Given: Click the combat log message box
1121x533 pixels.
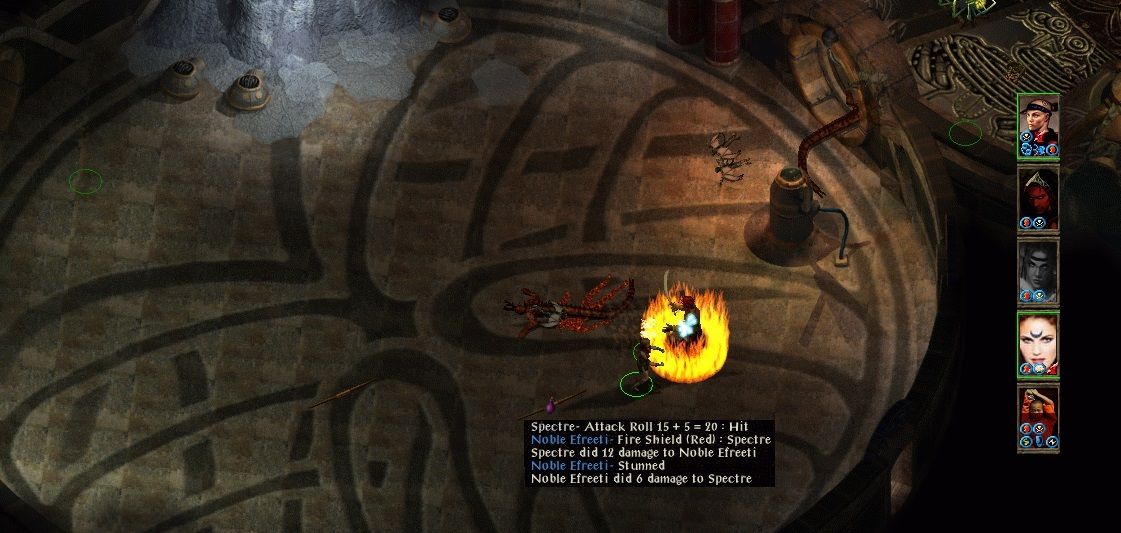Looking at the screenshot, I should point(651,453).
